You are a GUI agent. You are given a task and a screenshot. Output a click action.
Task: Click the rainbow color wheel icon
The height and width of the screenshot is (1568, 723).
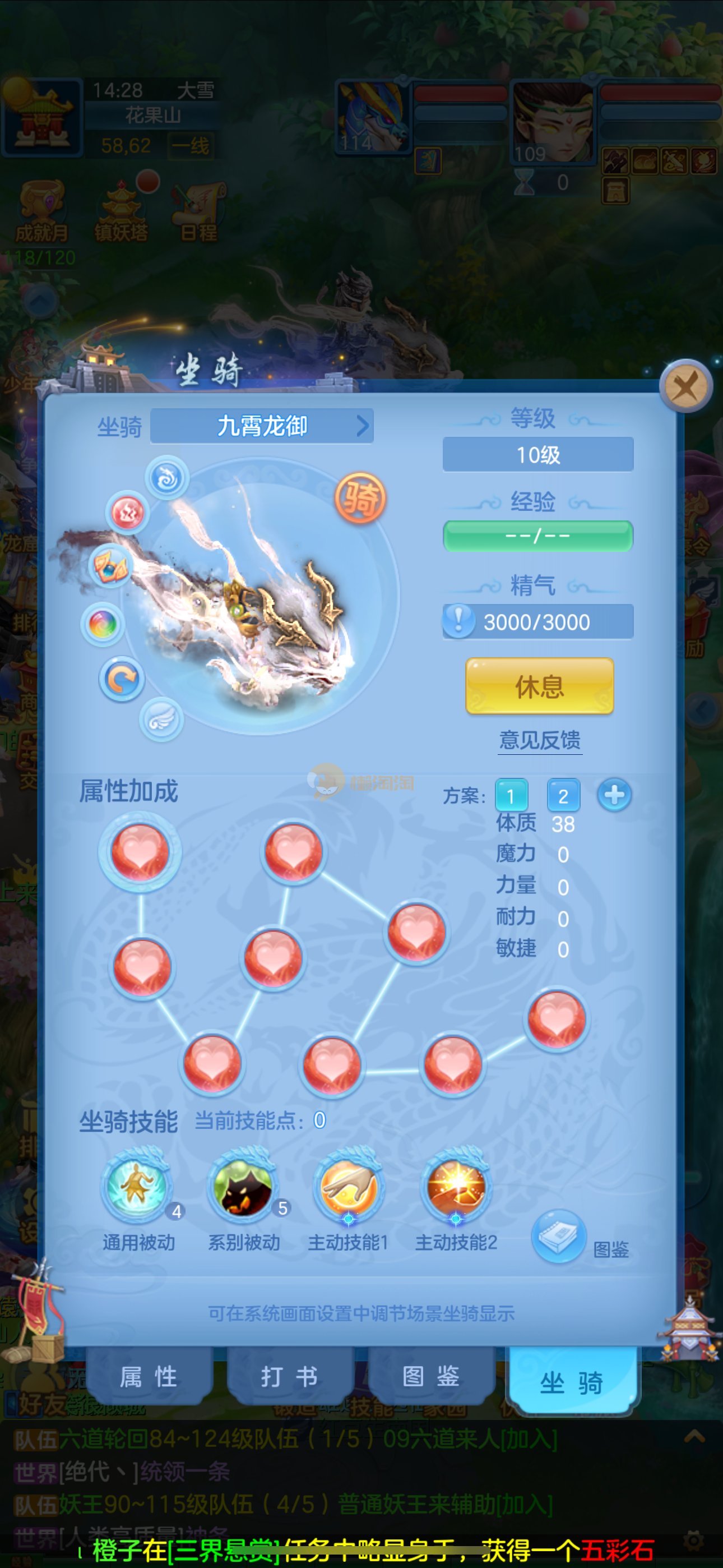pyautogui.click(x=103, y=625)
